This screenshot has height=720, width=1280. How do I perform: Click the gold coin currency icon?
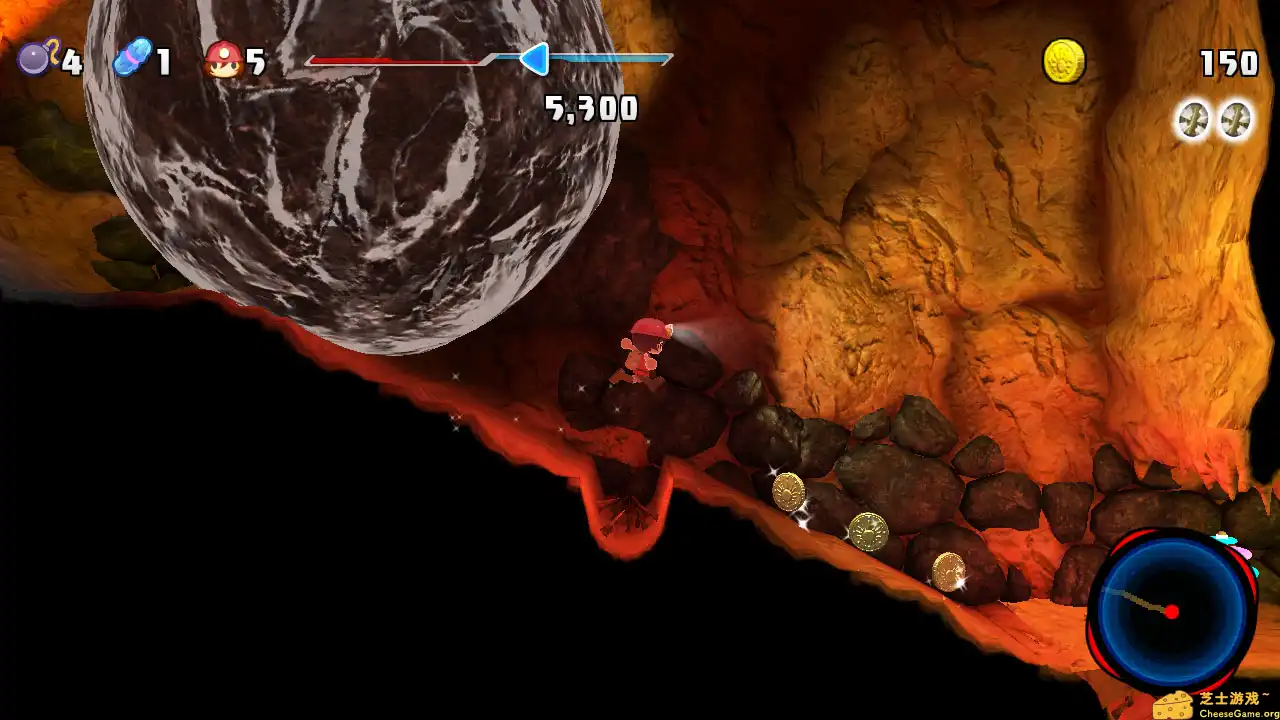point(1062,60)
